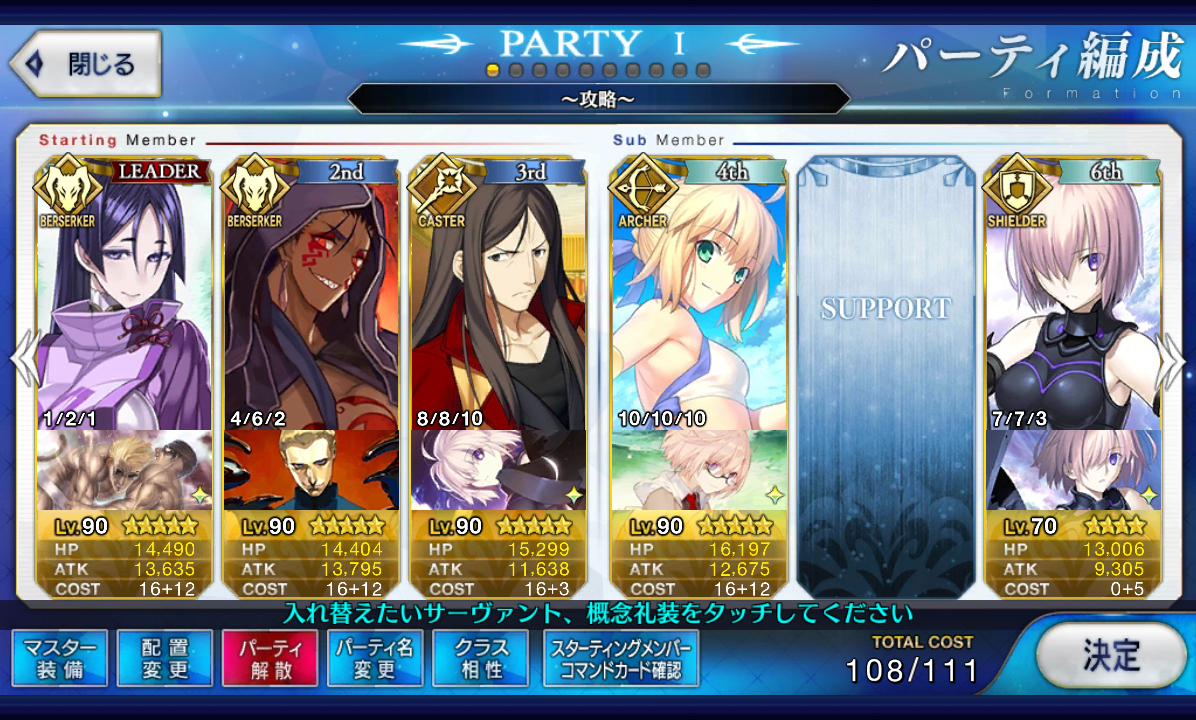Pick the 3rd slot Caster servant
1196x720 pixels.
498,300
